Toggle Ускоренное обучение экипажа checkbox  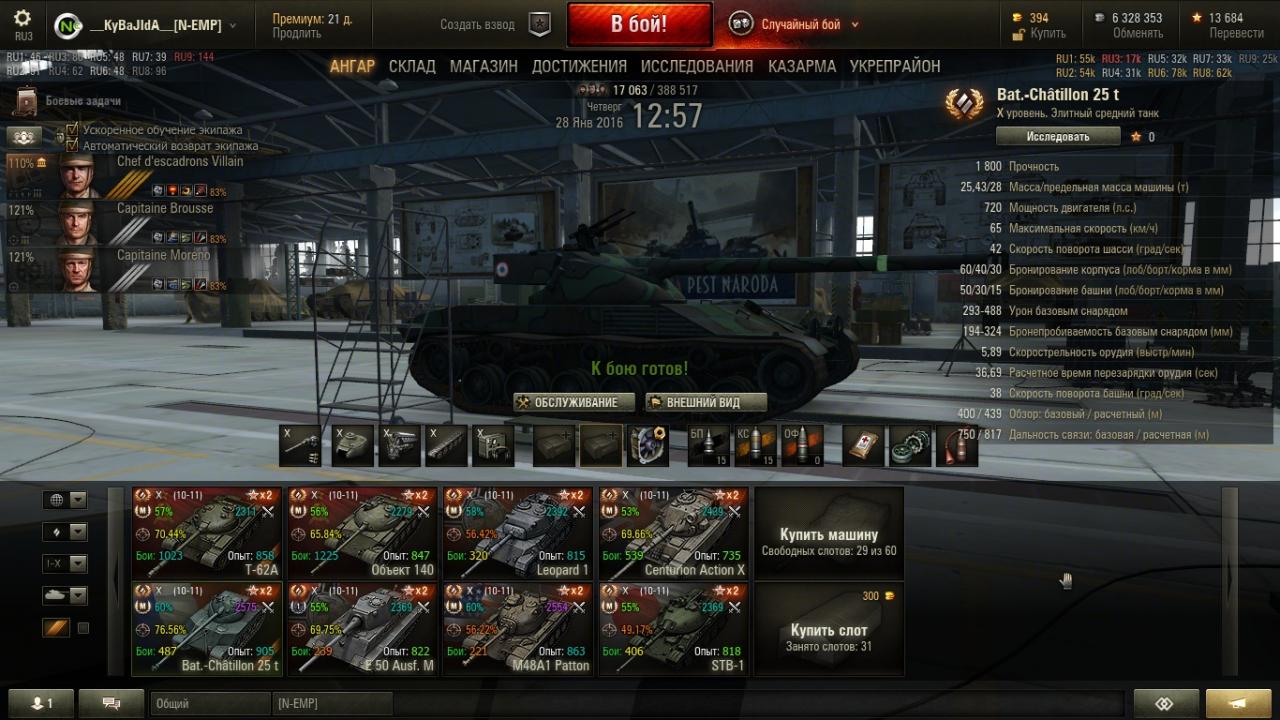(x=72, y=130)
